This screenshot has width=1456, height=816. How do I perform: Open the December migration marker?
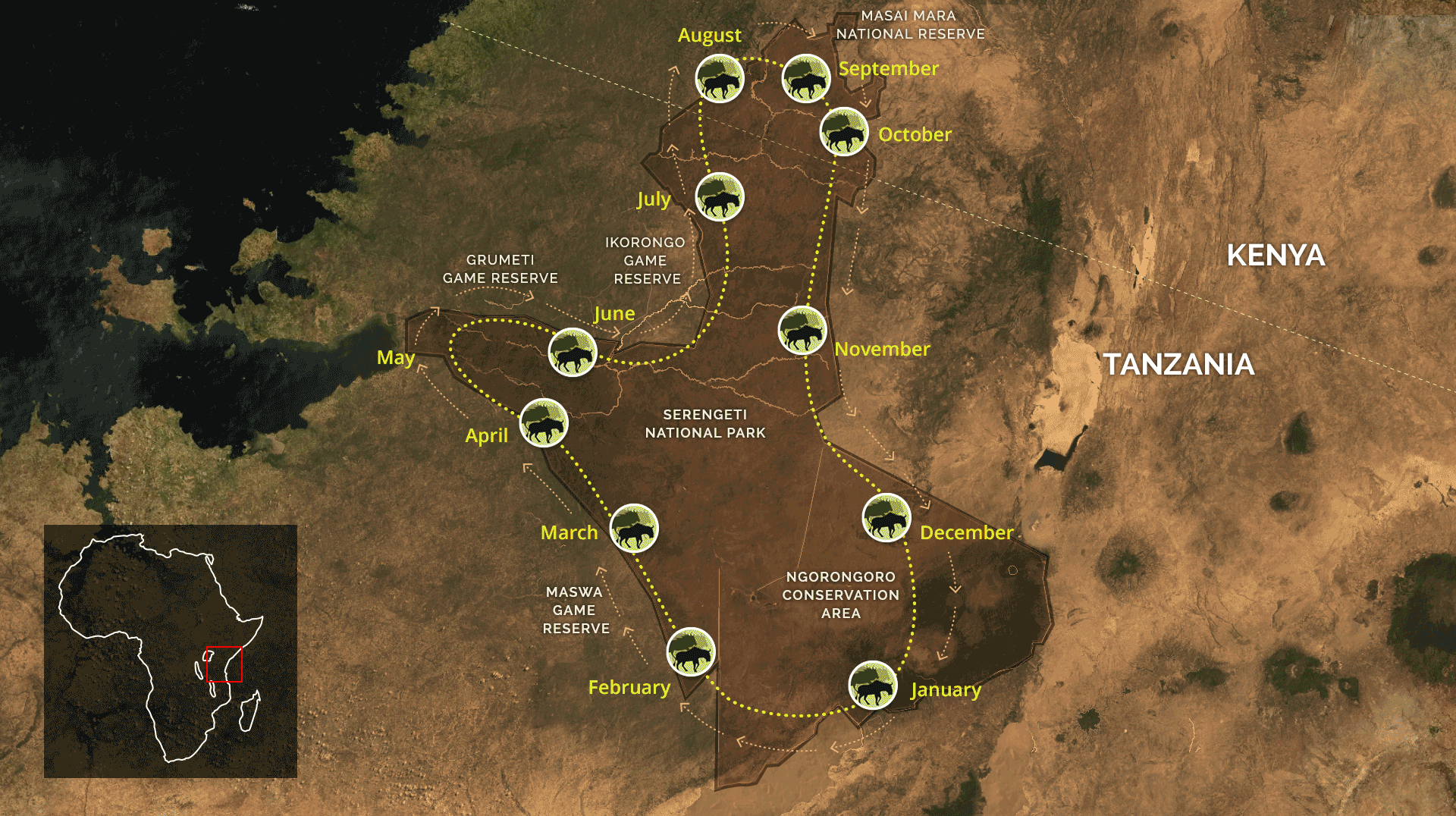[886, 517]
